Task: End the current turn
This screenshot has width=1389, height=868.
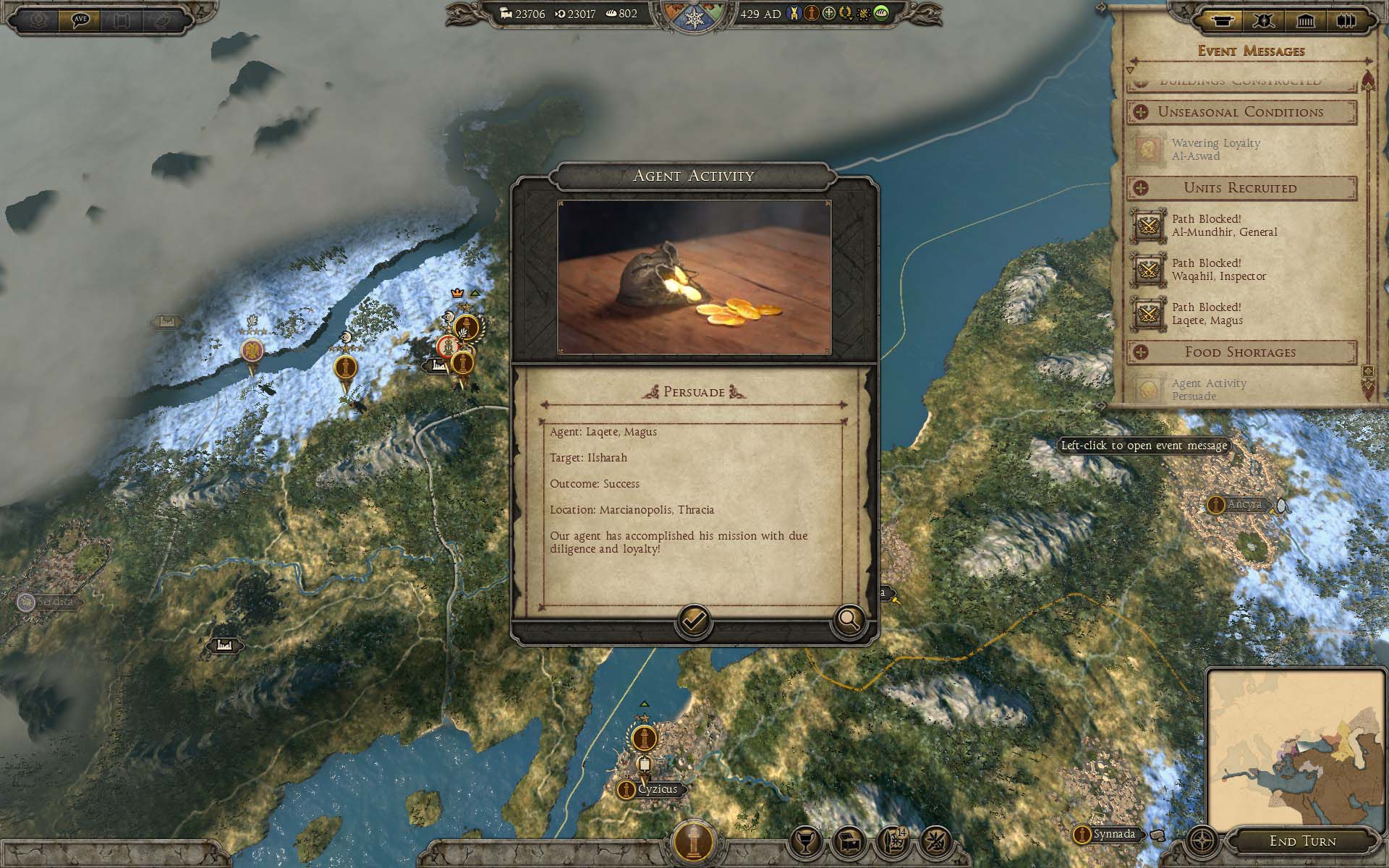Action: tap(1302, 841)
